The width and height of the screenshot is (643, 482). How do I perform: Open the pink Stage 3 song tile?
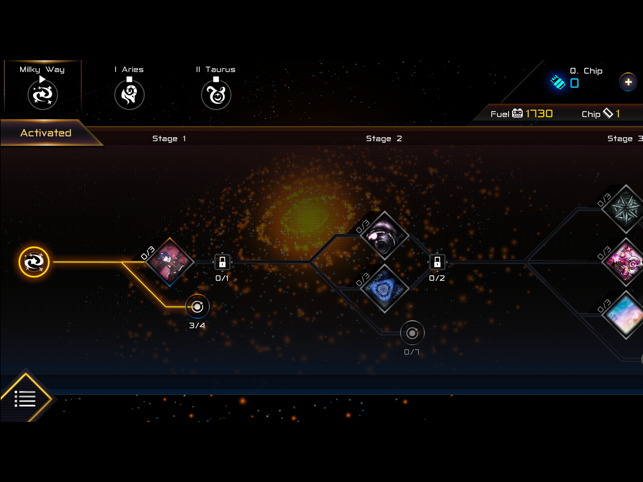625,263
